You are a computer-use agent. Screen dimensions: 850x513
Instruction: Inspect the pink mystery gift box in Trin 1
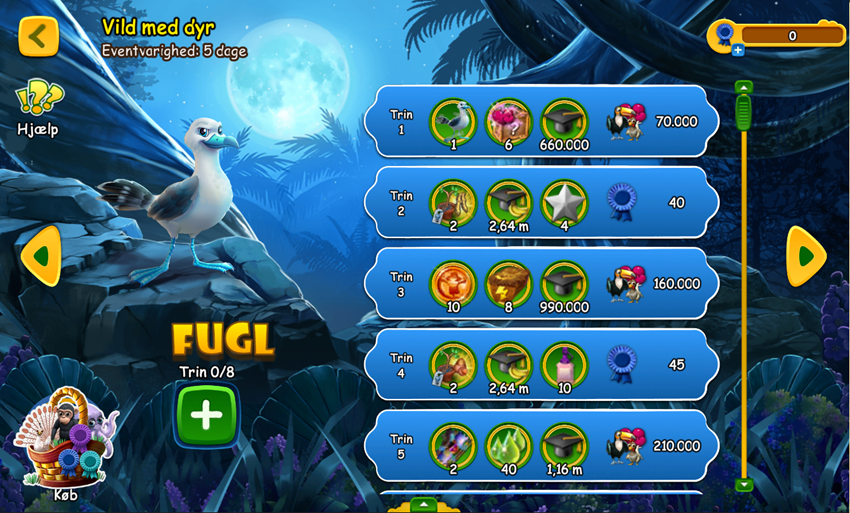click(x=507, y=119)
